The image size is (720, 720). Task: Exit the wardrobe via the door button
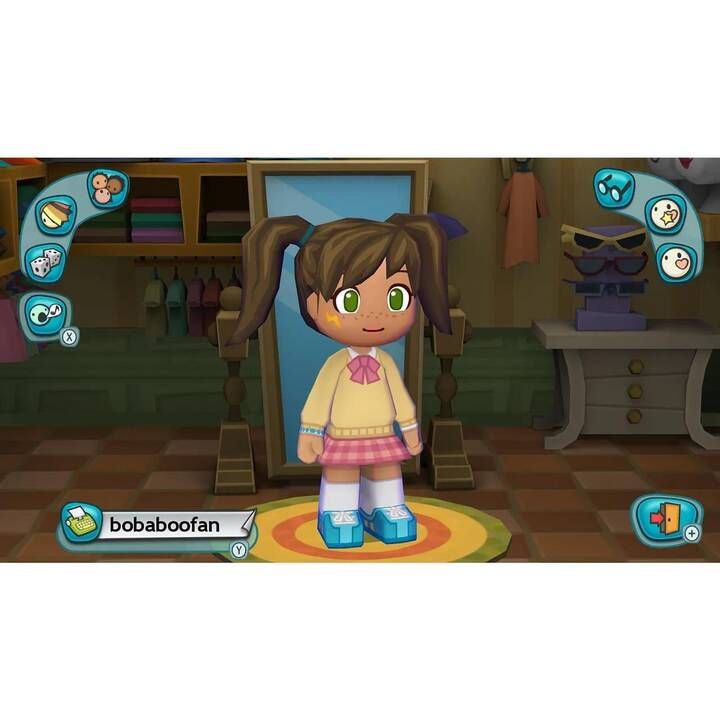click(x=660, y=518)
